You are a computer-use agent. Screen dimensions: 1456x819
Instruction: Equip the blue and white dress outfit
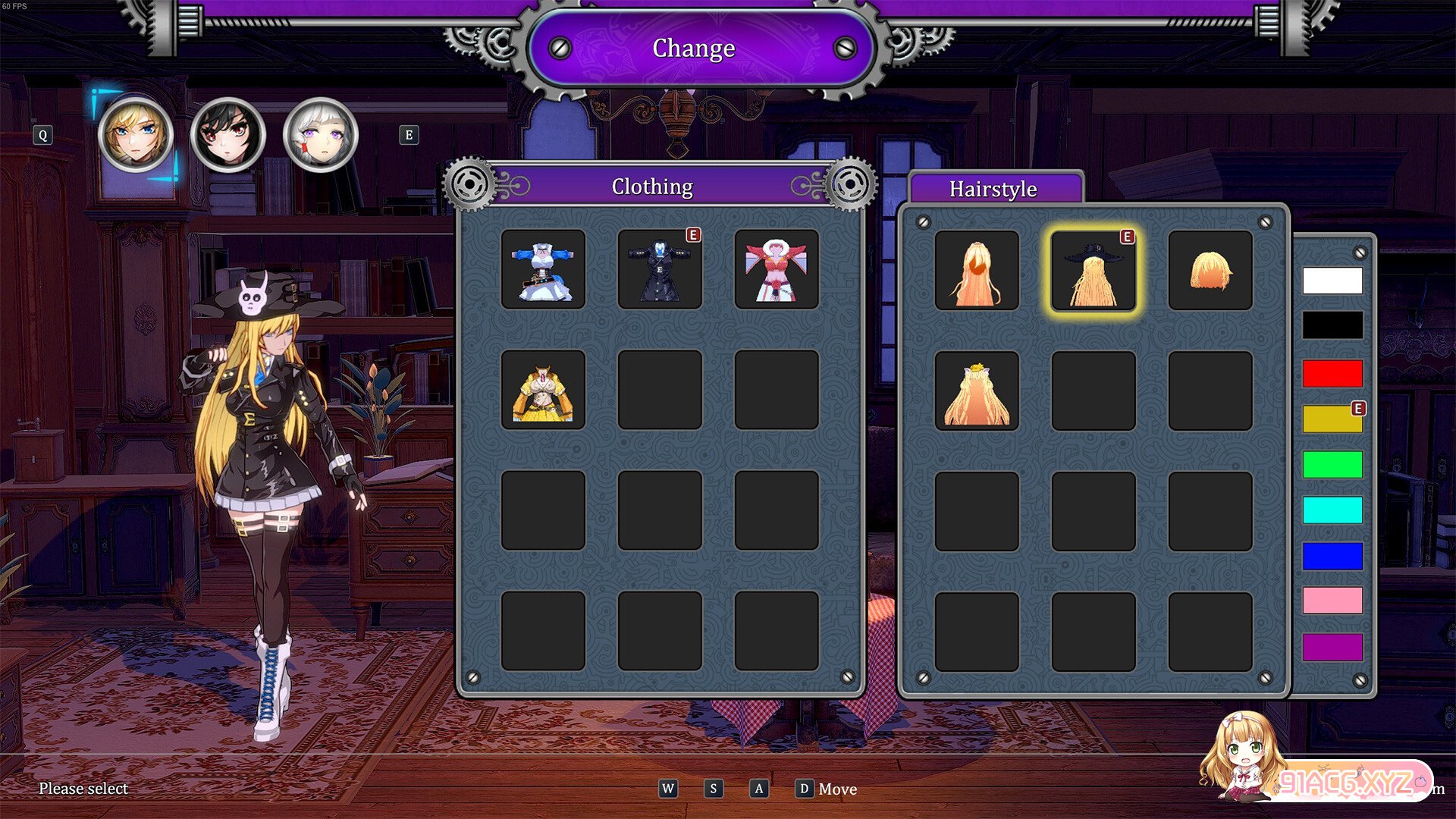[543, 269]
